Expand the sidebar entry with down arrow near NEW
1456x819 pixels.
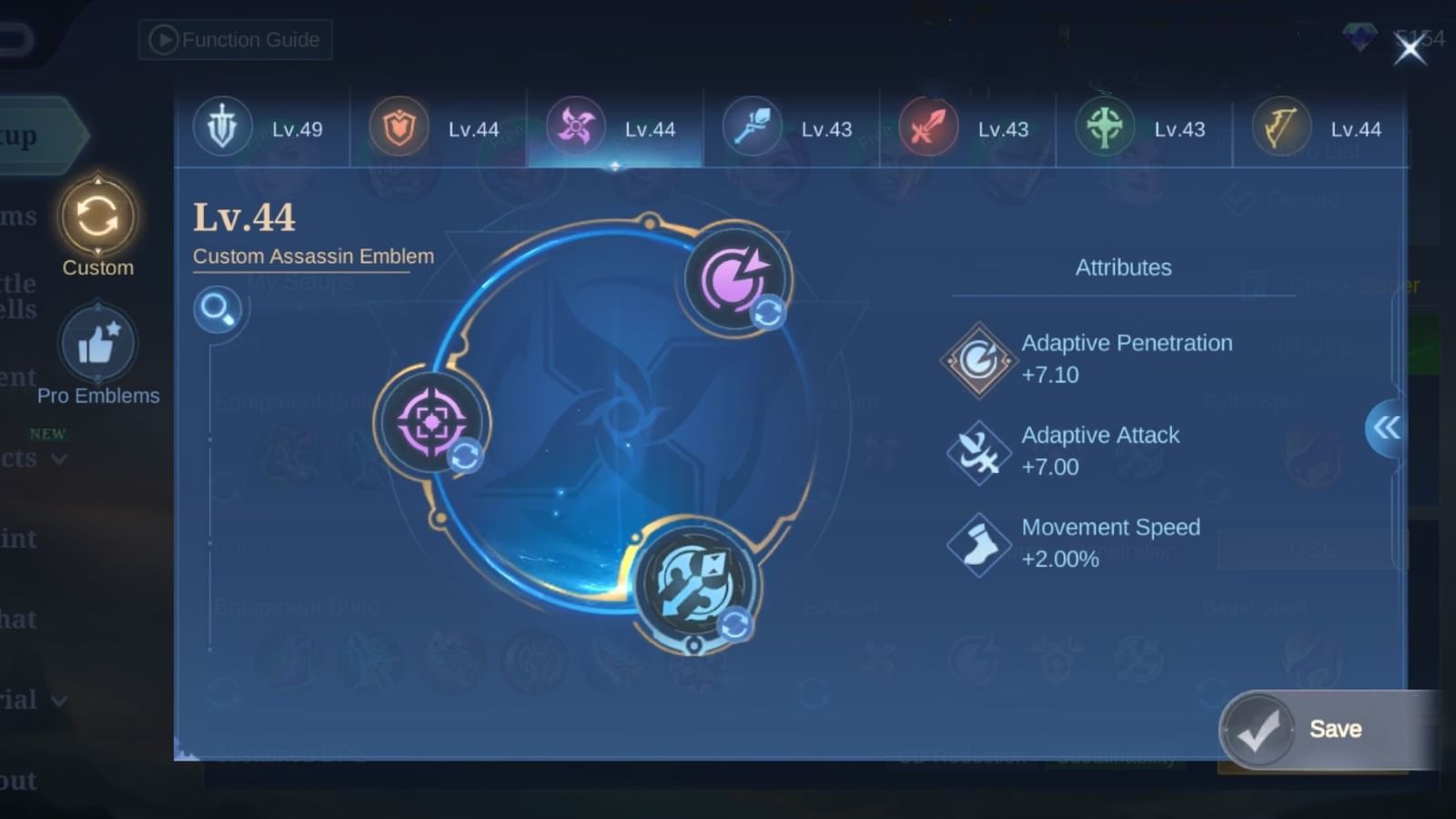tap(60, 460)
